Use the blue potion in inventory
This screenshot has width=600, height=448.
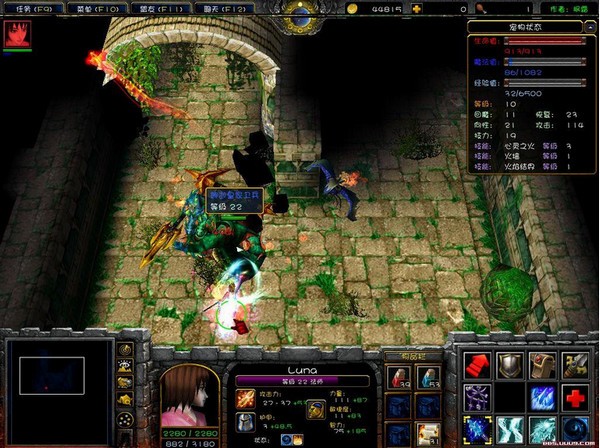pyautogui.click(x=428, y=377)
